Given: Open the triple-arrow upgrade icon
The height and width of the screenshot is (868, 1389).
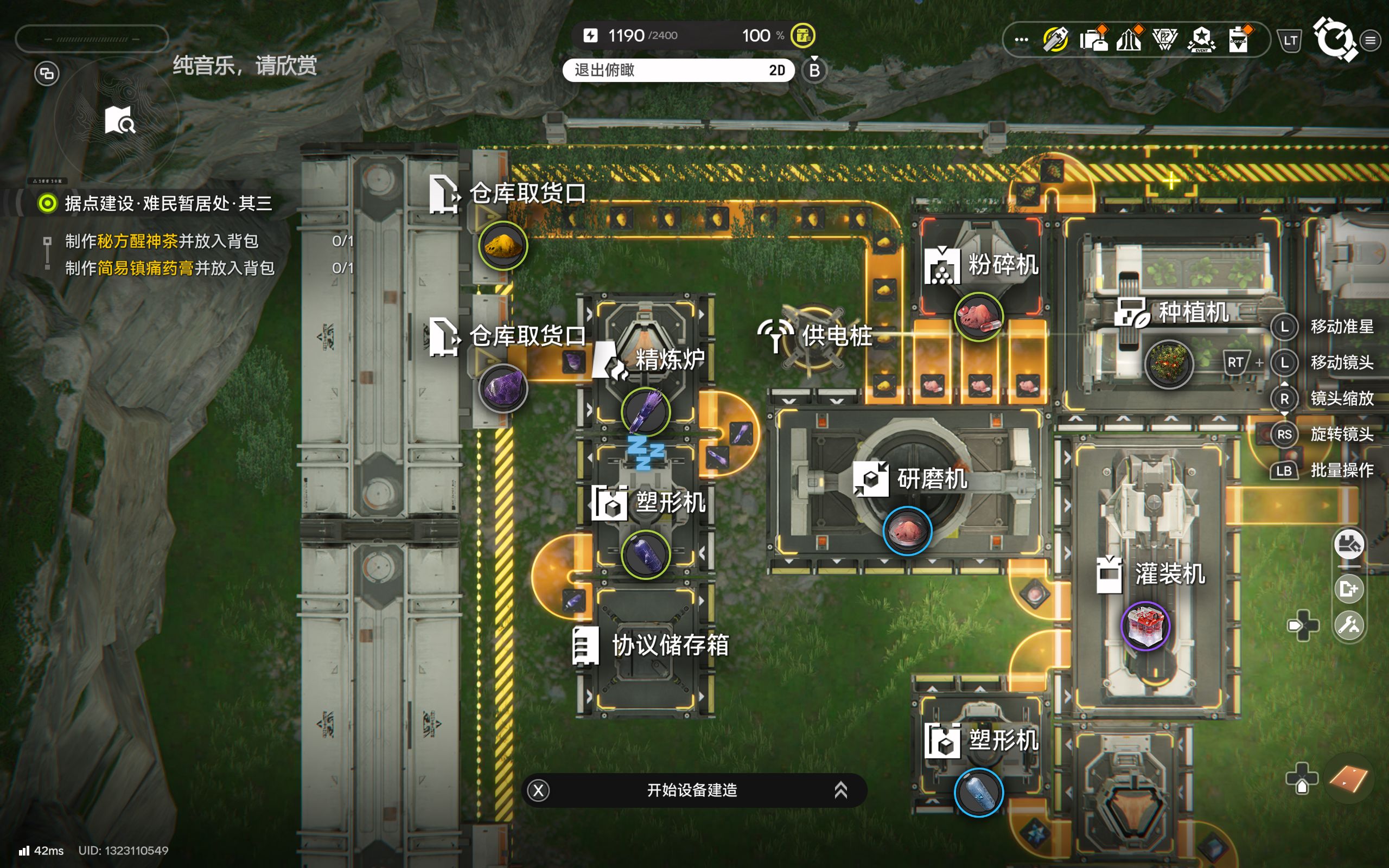Looking at the screenshot, I should point(1129,40).
